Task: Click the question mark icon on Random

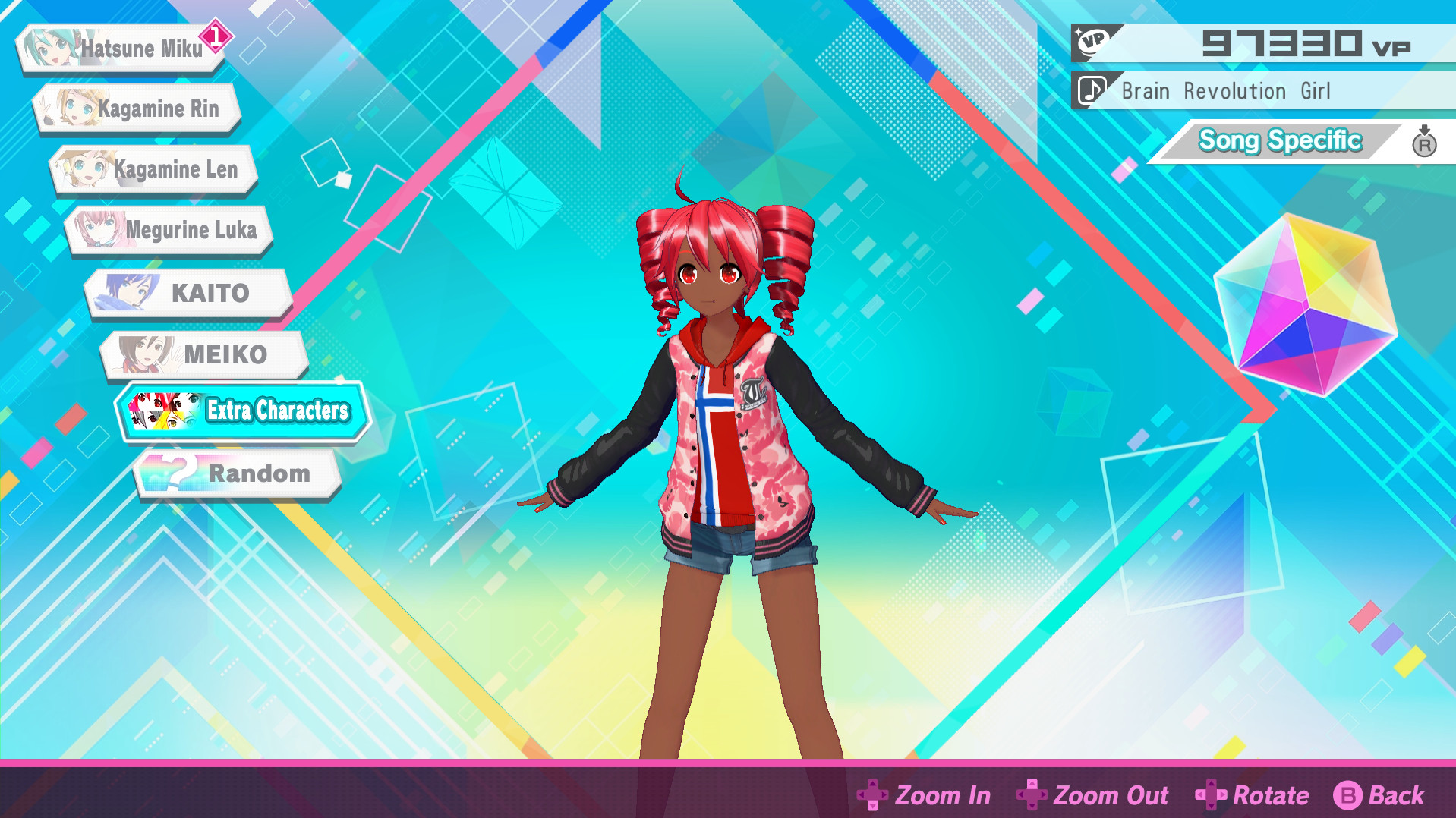Action: [176, 472]
